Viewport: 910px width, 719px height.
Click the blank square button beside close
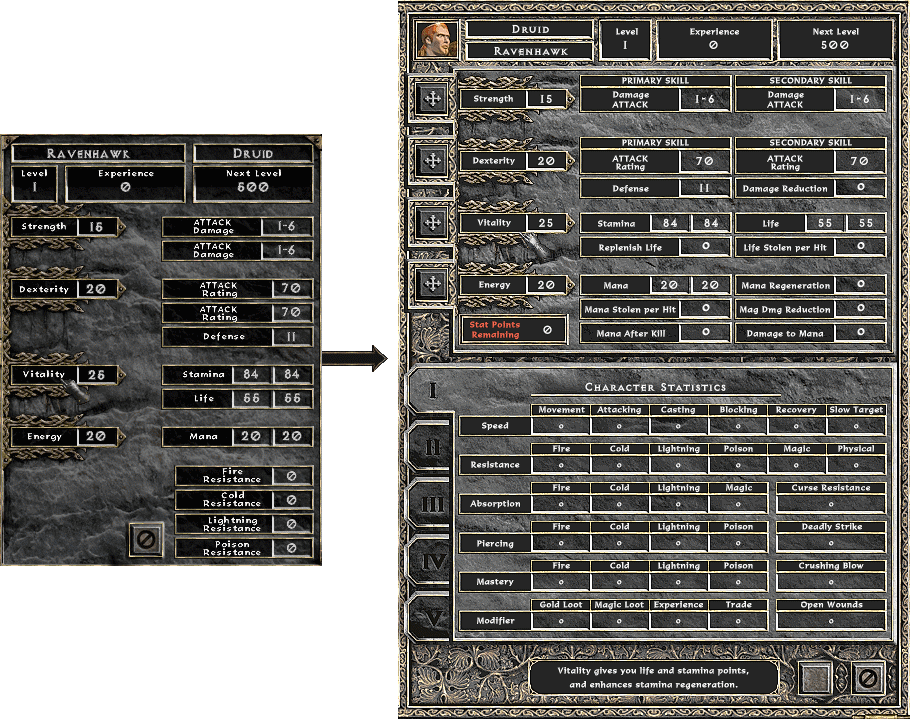coord(817,680)
